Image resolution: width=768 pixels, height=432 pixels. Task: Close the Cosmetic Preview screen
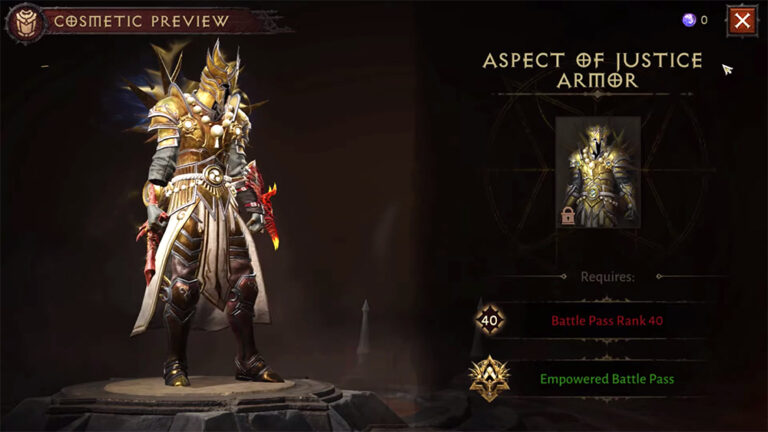point(741,20)
